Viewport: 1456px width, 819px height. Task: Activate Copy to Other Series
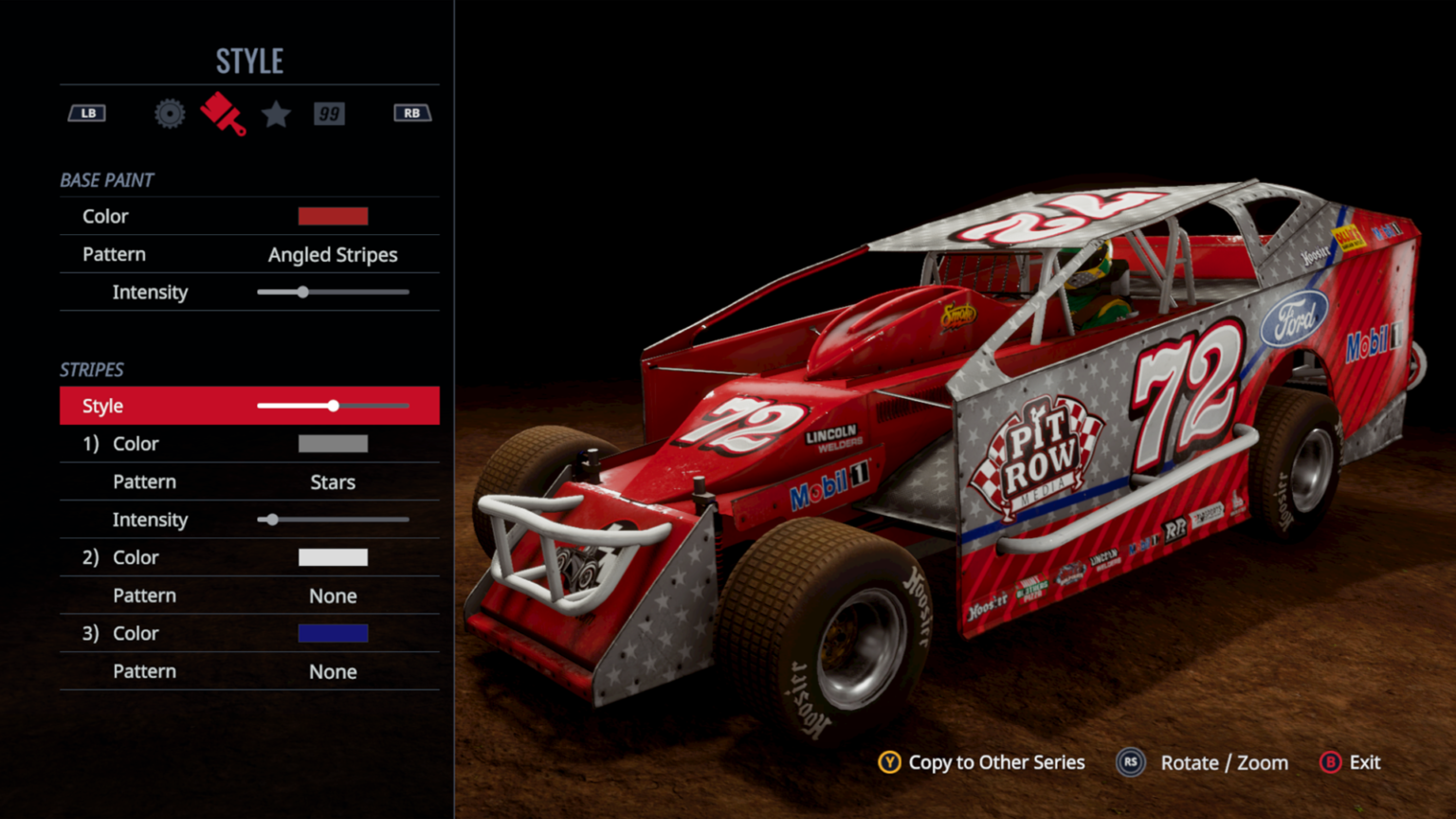click(996, 762)
